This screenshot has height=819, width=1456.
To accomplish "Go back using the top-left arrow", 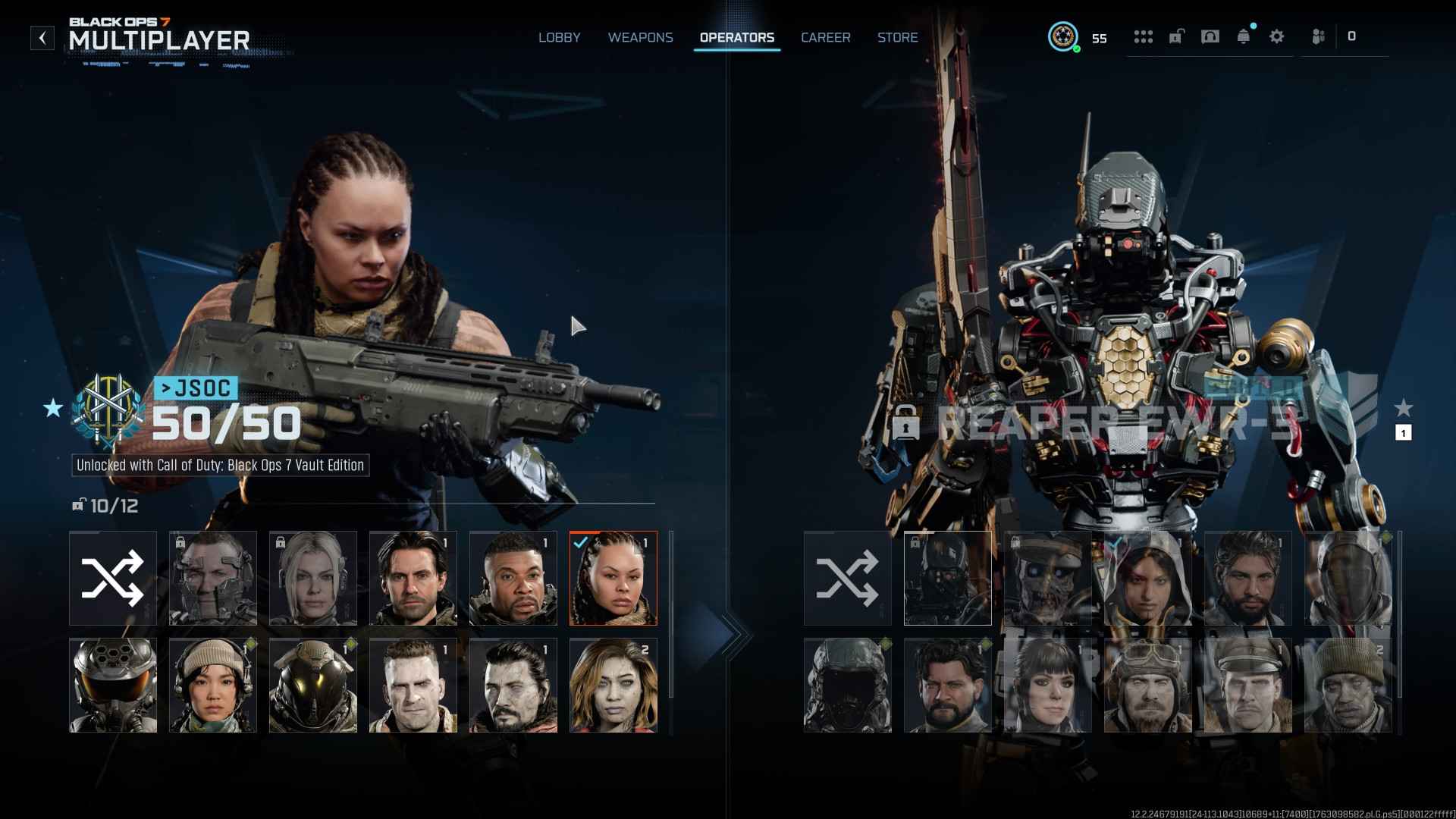I will tap(42, 38).
